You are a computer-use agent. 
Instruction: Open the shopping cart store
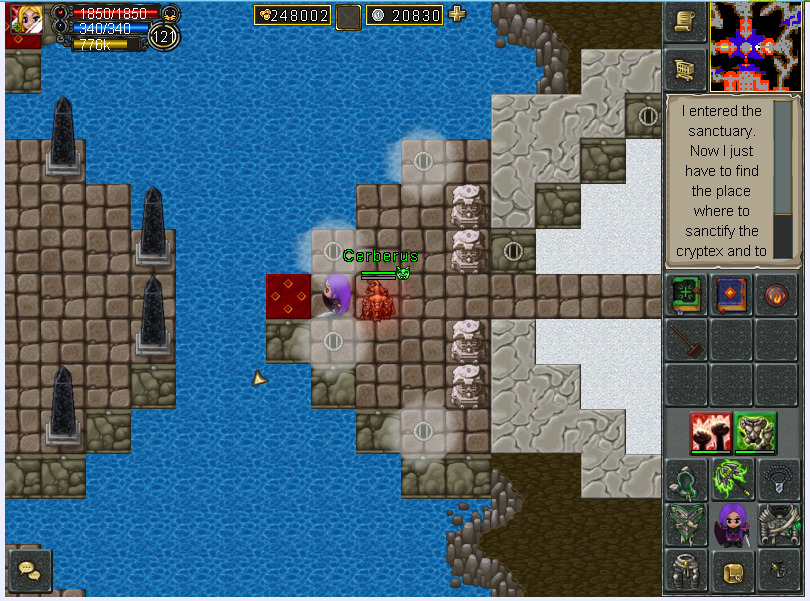[x=686, y=68]
